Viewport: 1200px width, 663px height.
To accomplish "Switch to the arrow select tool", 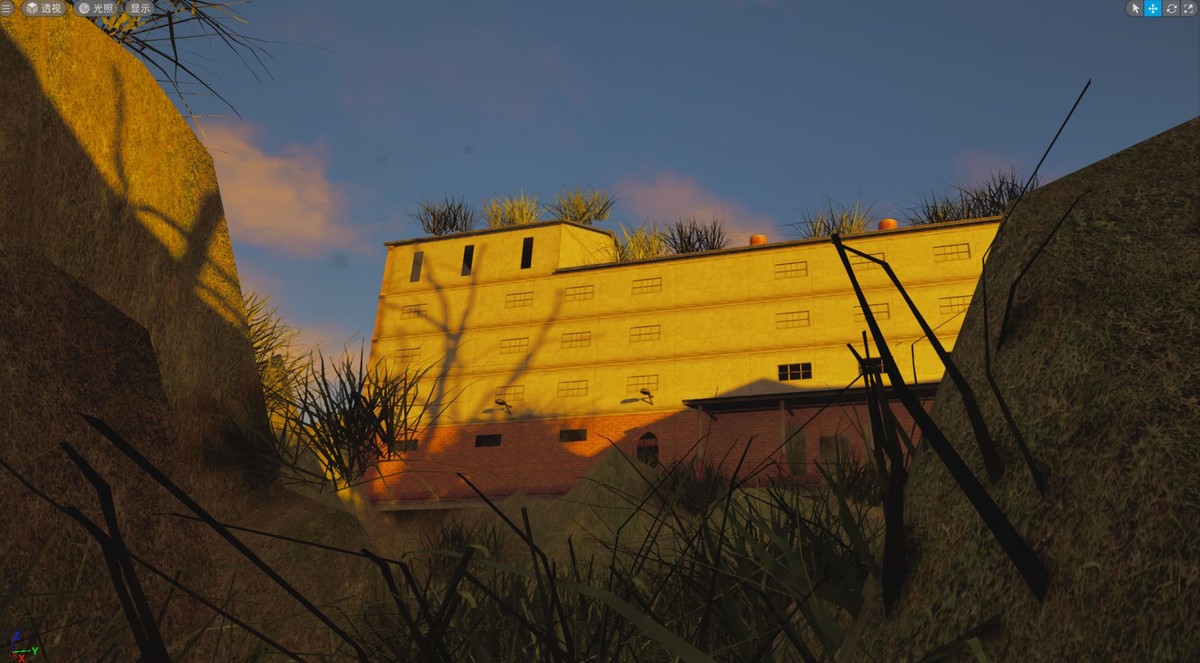I will click(x=1135, y=8).
